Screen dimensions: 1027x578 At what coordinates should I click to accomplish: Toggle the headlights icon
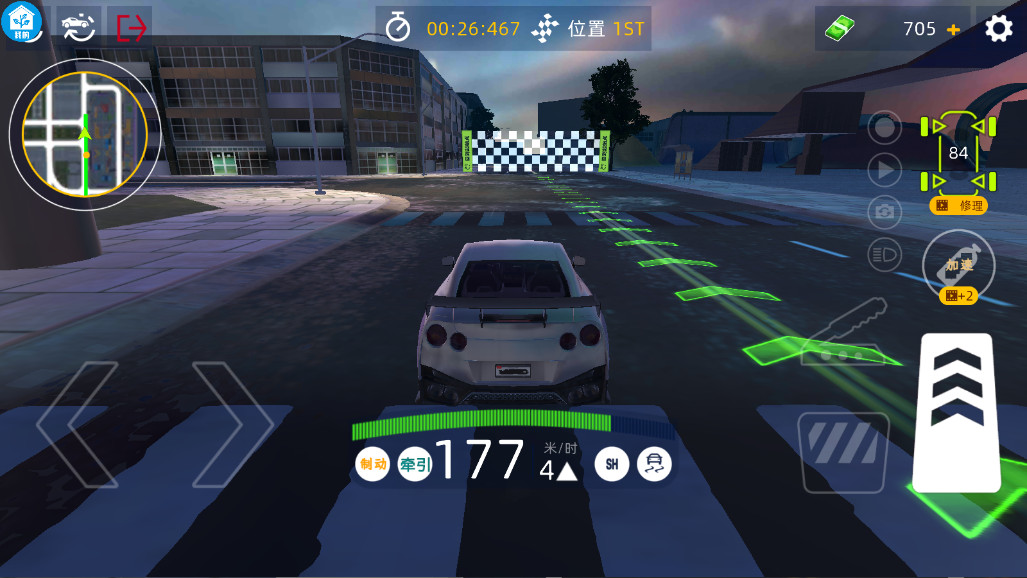click(x=885, y=255)
